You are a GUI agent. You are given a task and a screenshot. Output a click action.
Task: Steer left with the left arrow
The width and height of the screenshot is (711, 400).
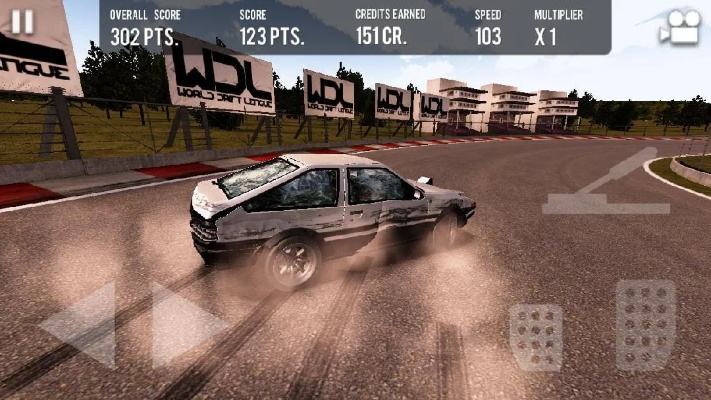tap(82, 323)
